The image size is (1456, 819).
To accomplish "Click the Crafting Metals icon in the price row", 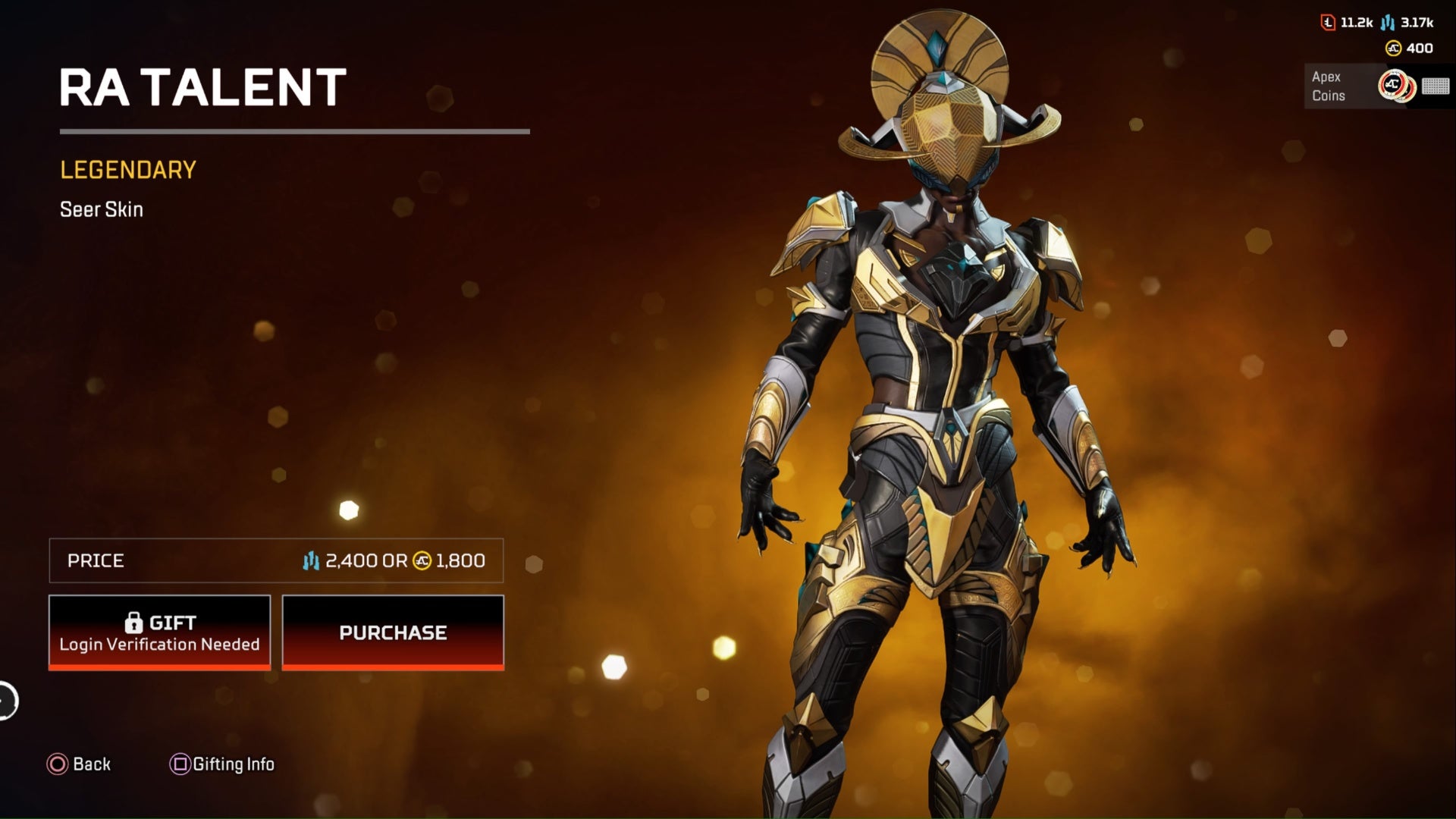I will (310, 561).
